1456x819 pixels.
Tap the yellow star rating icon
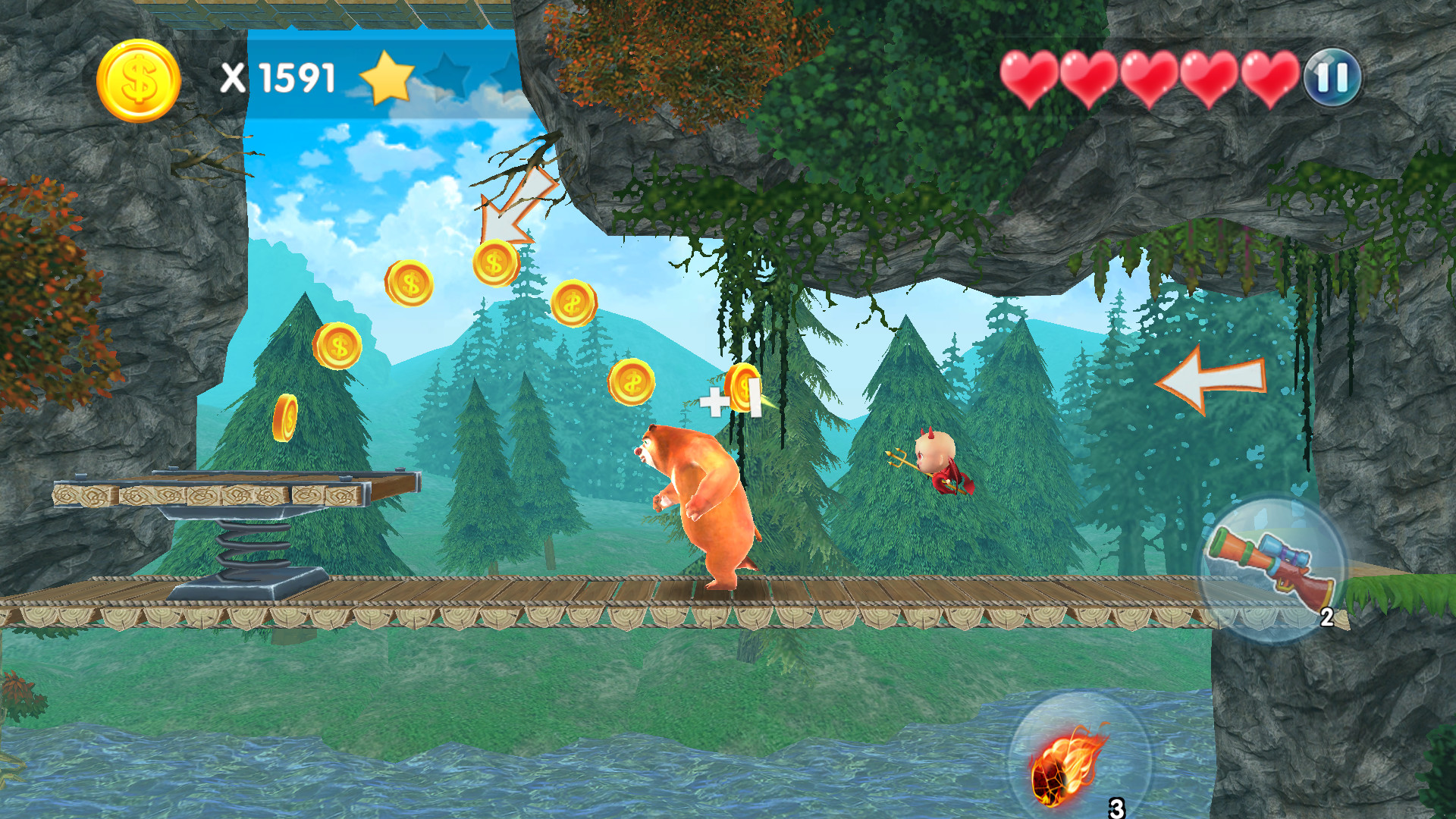pyautogui.click(x=389, y=77)
